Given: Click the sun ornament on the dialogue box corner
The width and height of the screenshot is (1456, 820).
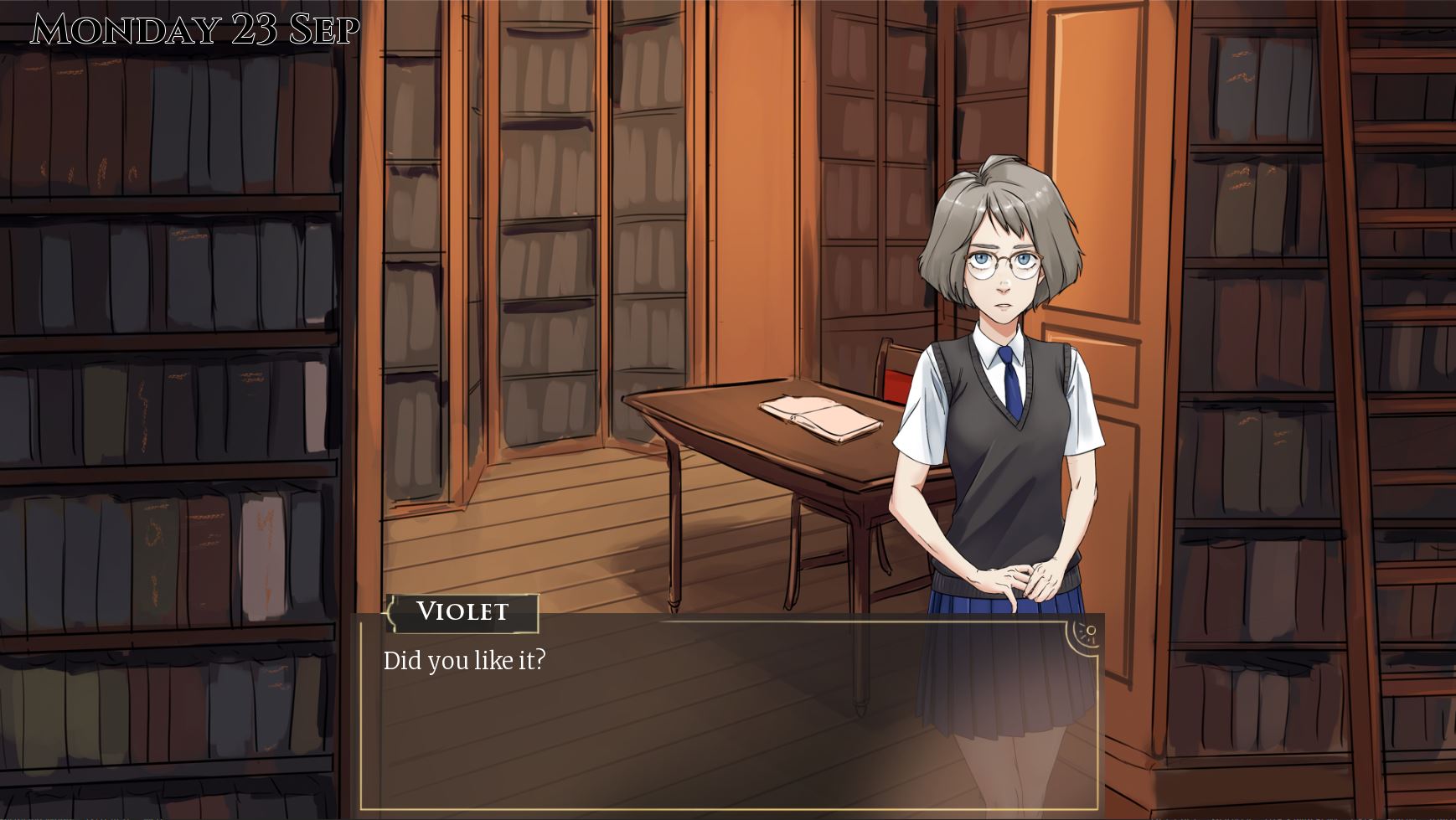Looking at the screenshot, I should pos(1087,632).
